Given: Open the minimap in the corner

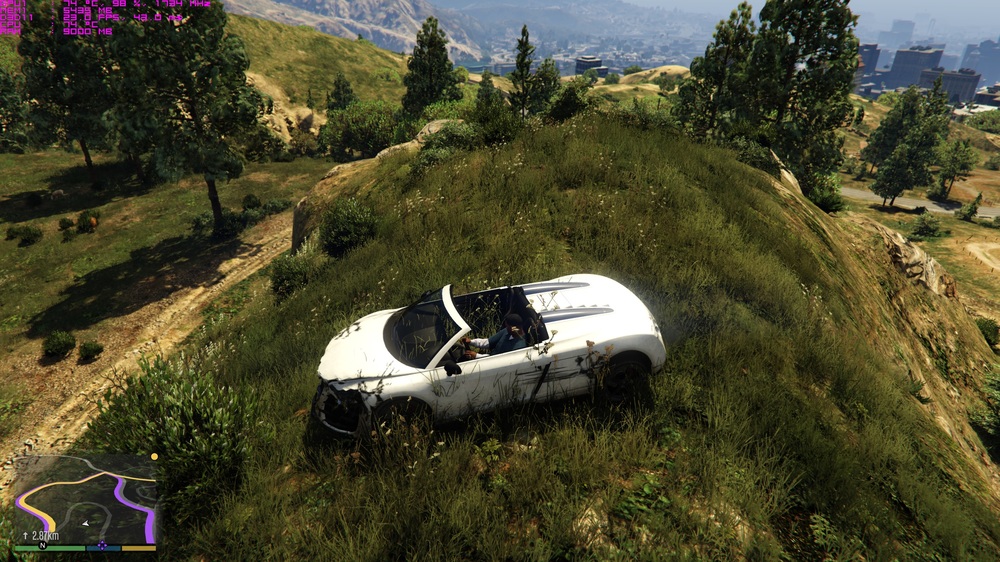Looking at the screenshot, I should pyautogui.click(x=84, y=500).
